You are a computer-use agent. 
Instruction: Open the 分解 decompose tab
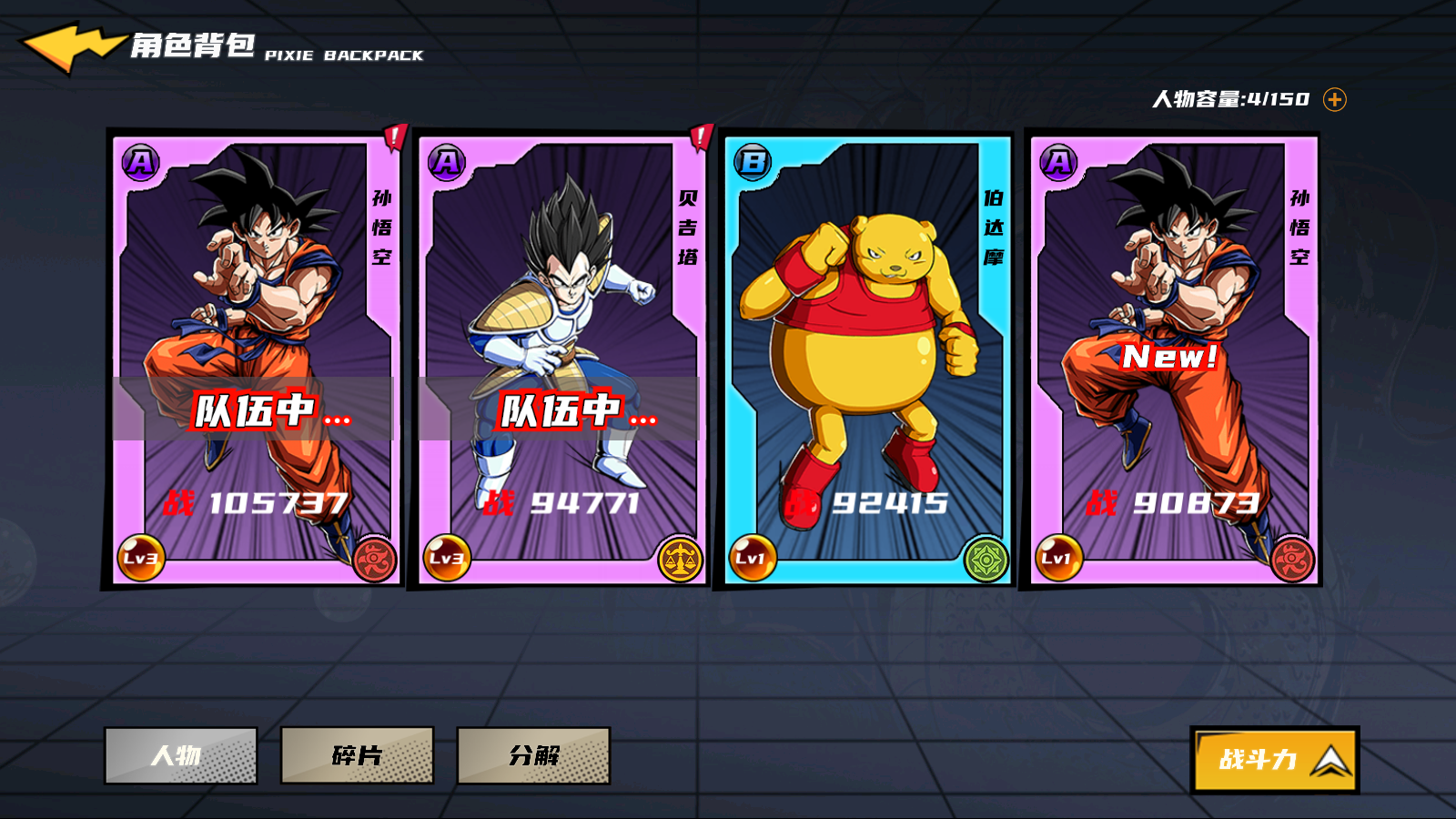tap(533, 755)
